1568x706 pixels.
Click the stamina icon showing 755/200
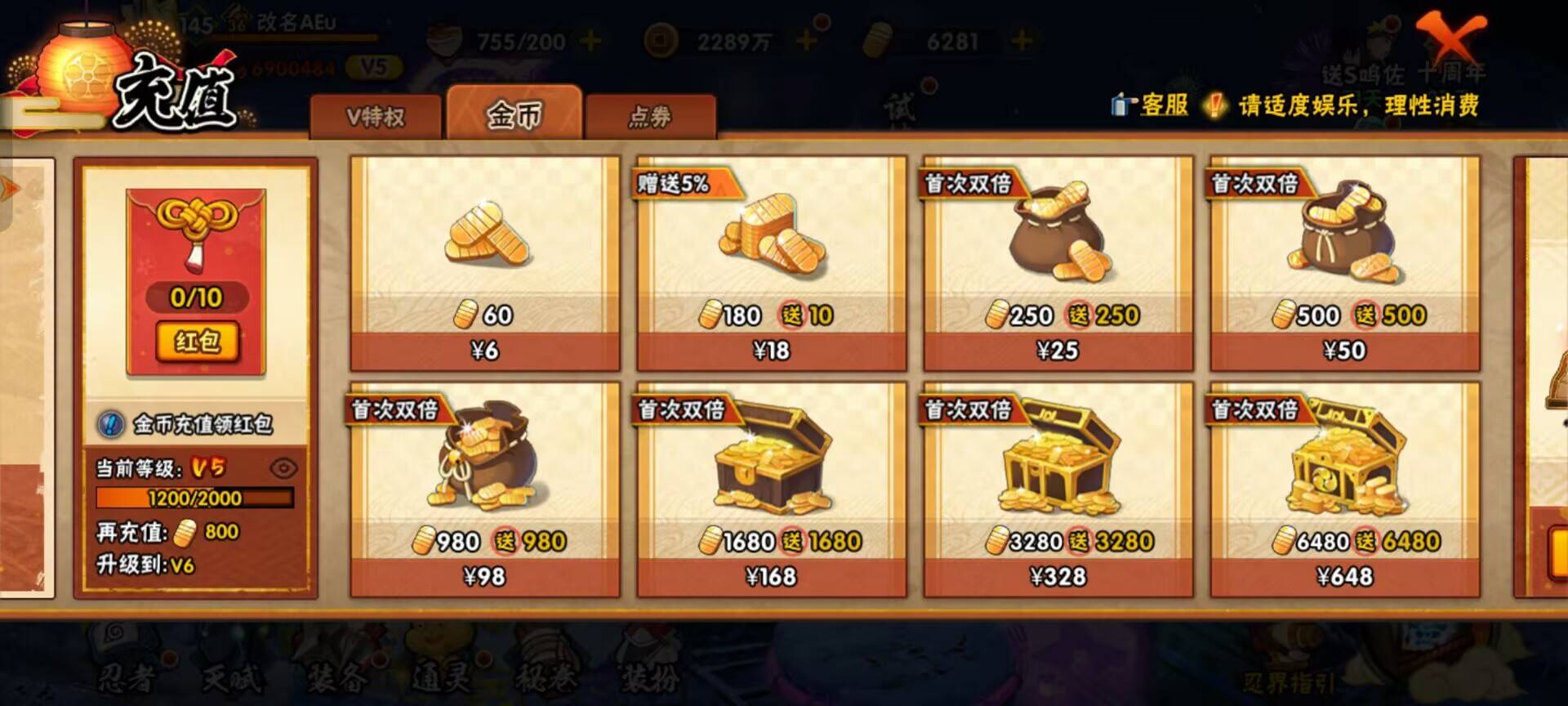pyautogui.click(x=443, y=37)
